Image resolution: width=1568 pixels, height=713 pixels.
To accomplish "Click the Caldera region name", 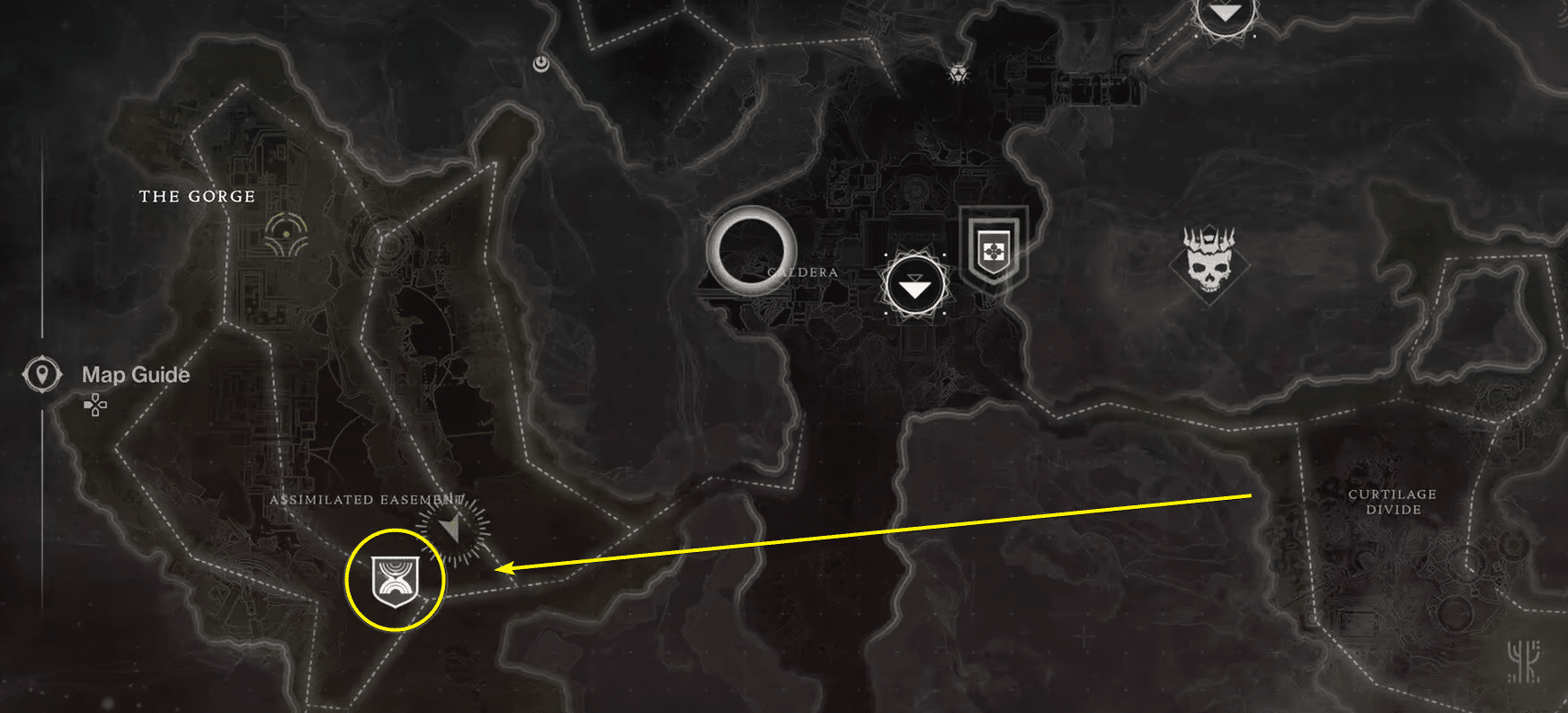I will click(801, 271).
